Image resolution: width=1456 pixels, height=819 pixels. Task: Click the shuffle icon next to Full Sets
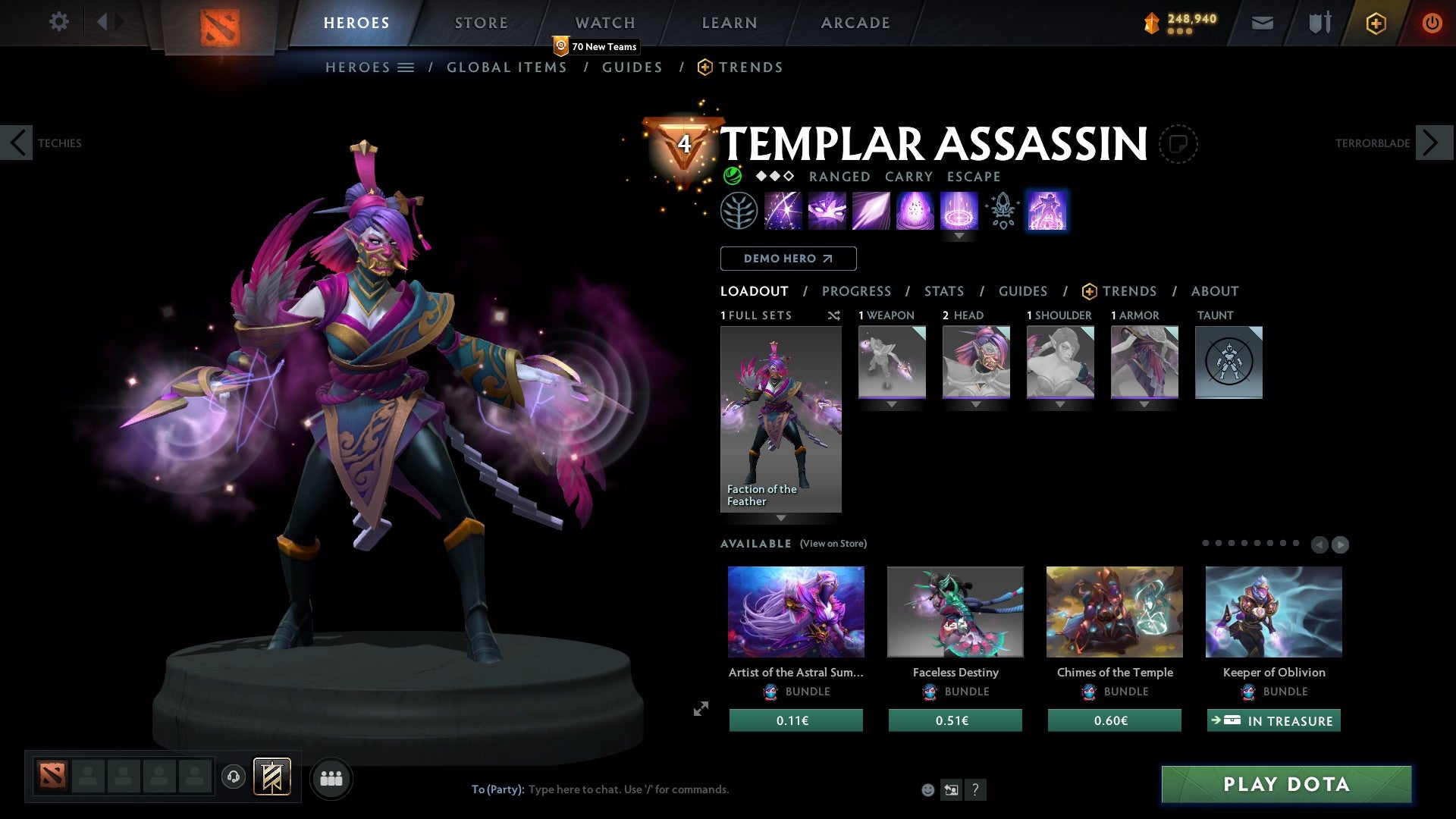tap(834, 315)
